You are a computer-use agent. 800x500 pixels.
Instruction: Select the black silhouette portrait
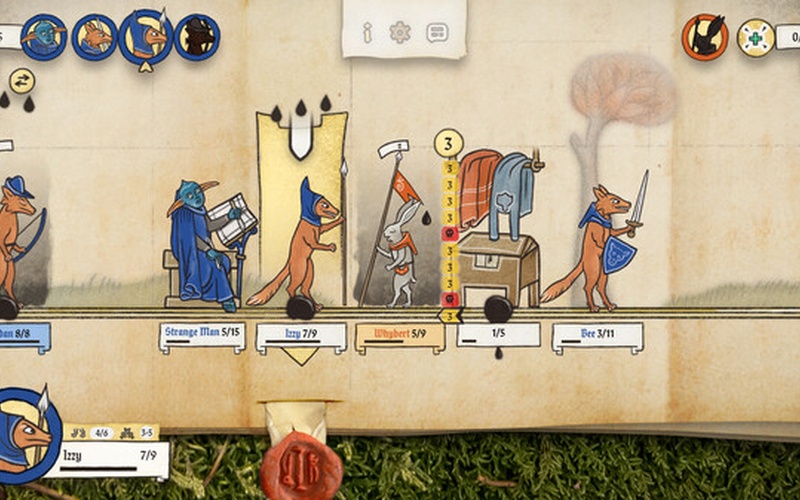click(x=197, y=37)
